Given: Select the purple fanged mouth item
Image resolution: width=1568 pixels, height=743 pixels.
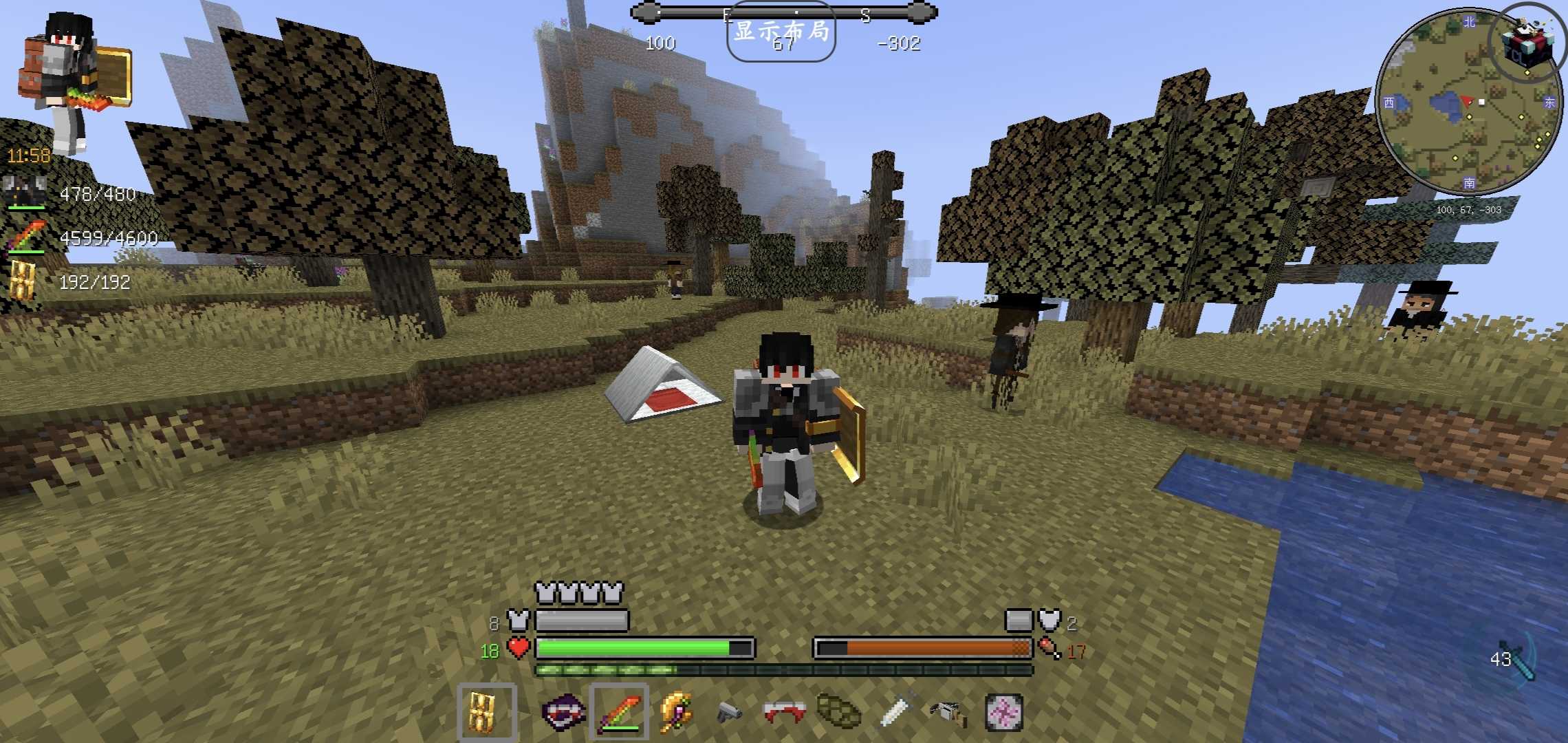Looking at the screenshot, I should pyautogui.click(x=563, y=712).
